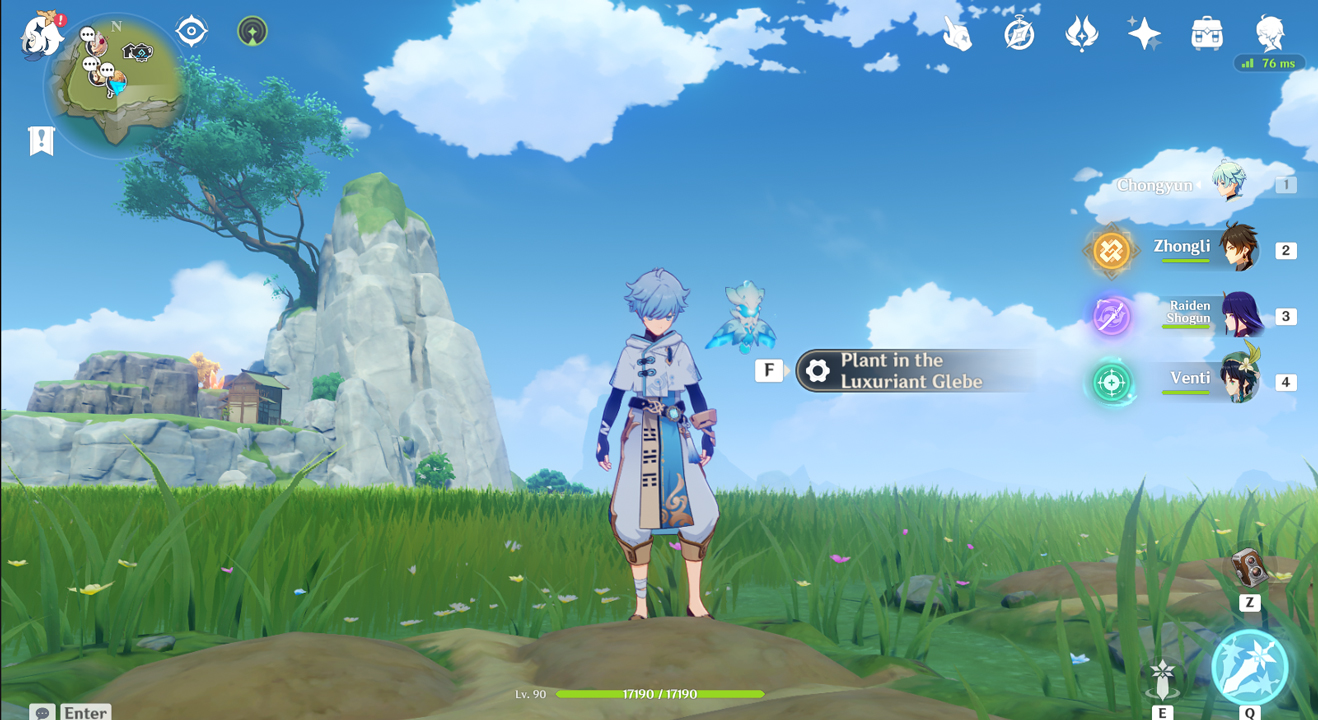Click the green broadcast icon beside the minimap
1318x720 pixels.
[251, 30]
